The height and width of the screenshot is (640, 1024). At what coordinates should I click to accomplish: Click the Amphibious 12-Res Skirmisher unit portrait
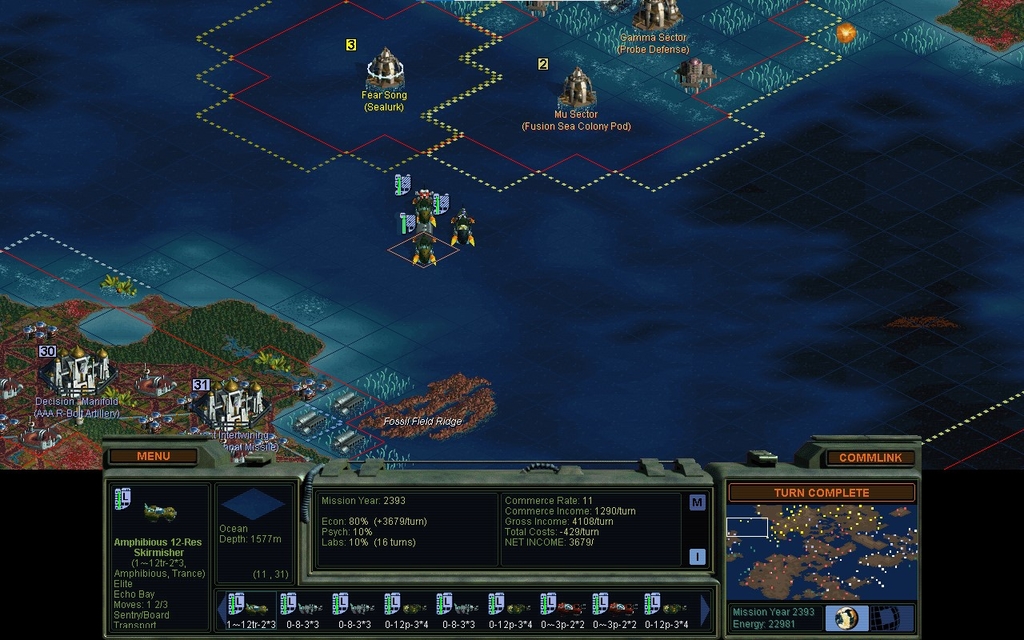pyautogui.click(x=160, y=512)
